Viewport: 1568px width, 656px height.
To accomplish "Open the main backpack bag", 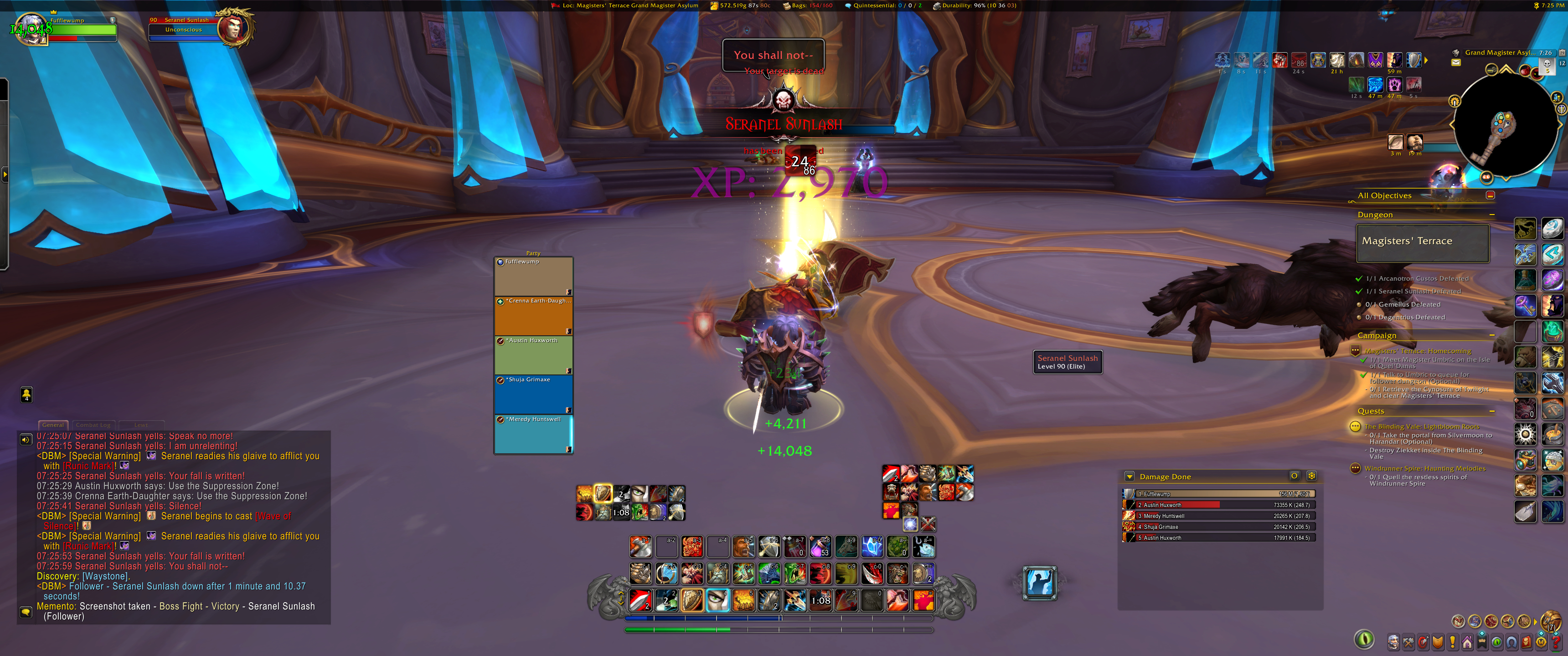I will click(1550, 621).
